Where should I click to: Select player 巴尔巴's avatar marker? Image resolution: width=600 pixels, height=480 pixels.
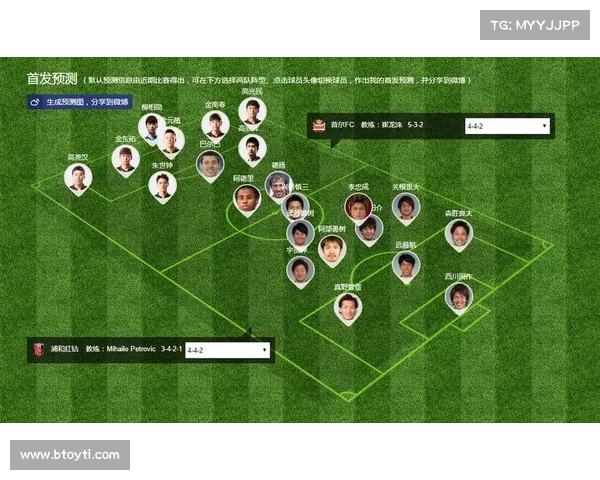[x=210, y=165]
